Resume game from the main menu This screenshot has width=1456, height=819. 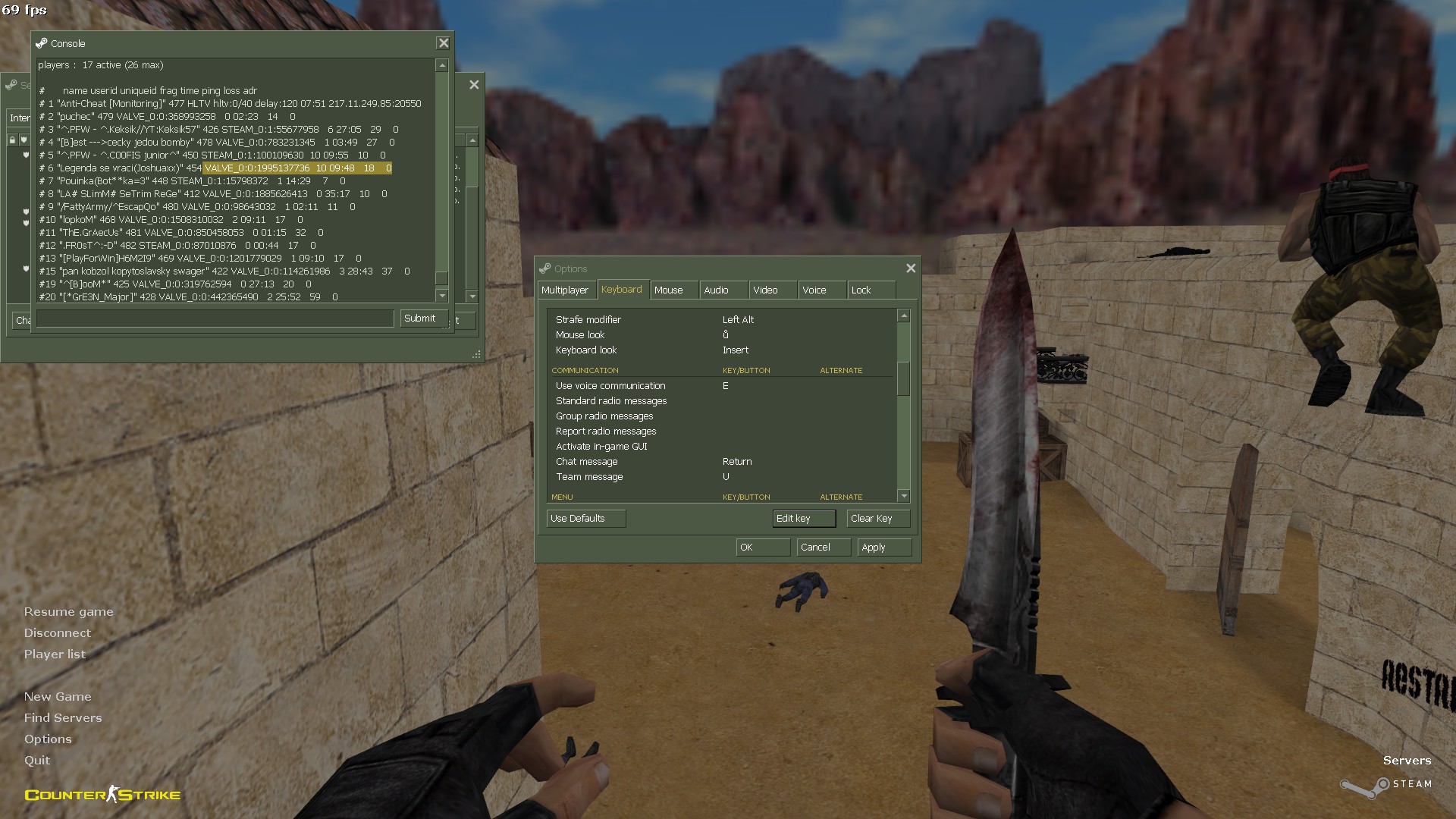[x=69, y=612]
